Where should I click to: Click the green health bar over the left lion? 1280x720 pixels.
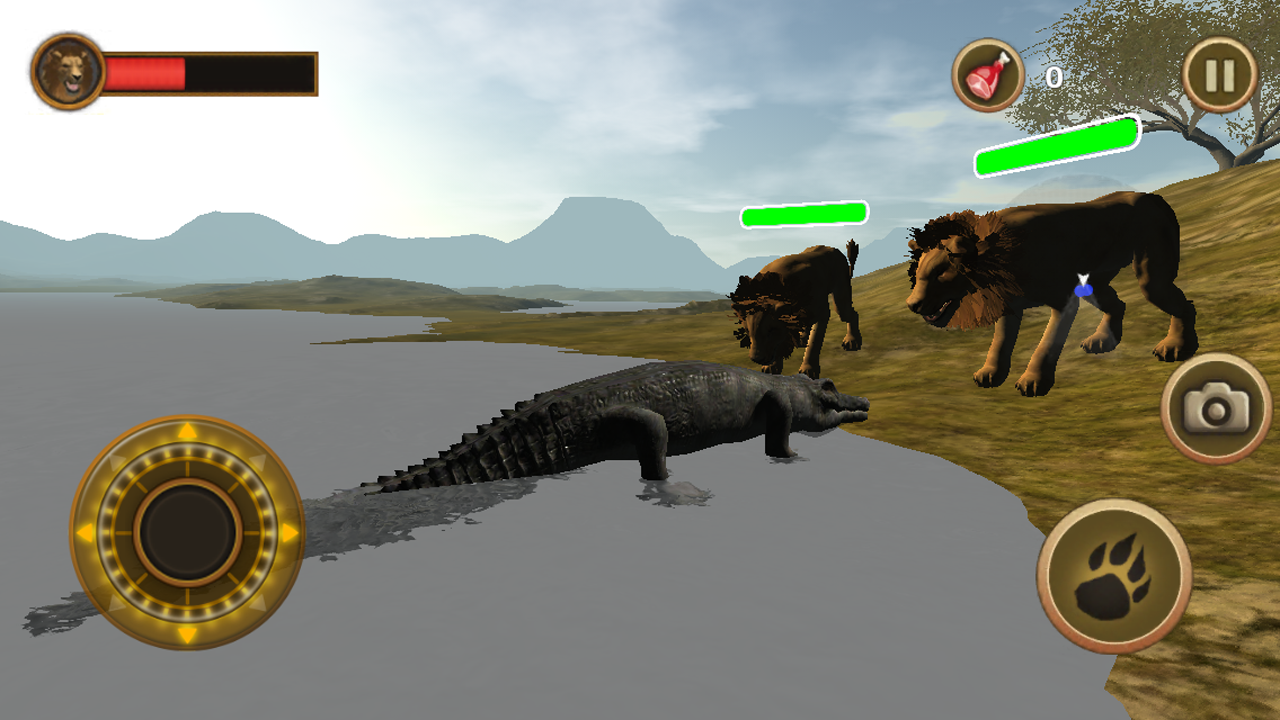pyautogui.click(x=803, y=212)
